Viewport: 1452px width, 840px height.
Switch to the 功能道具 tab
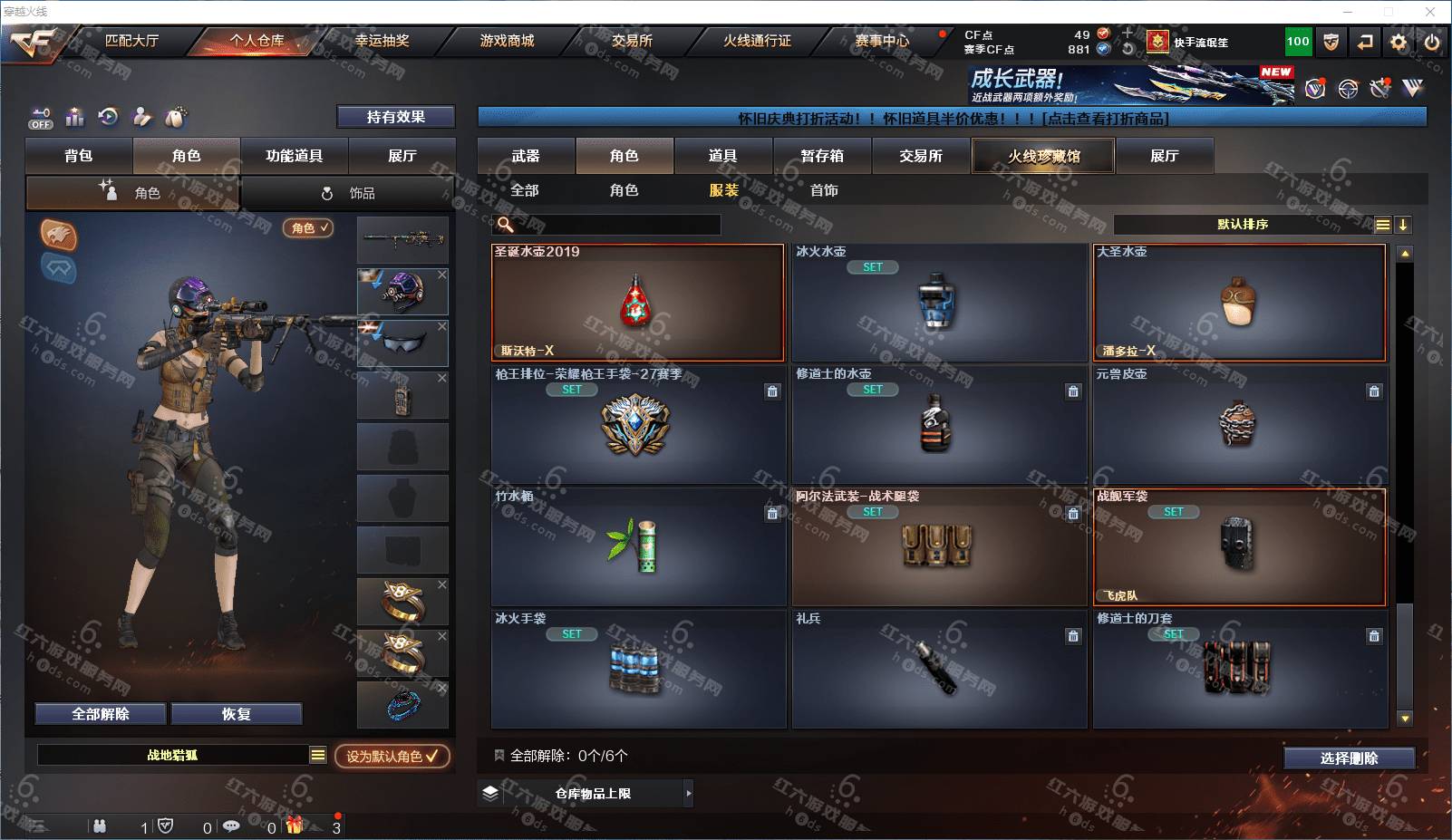pyautogui.click(x=294, y=156)
